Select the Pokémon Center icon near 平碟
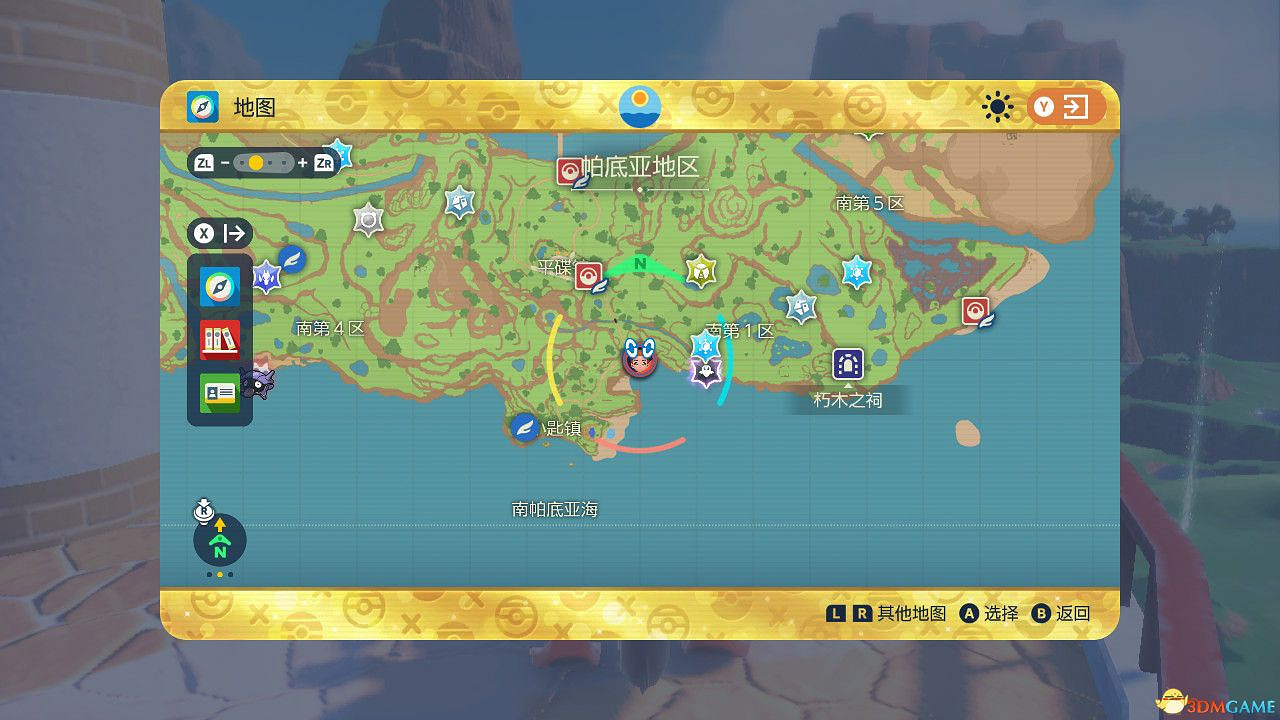The height and width of the screenshot is (720, 1280). pos(588,273)
